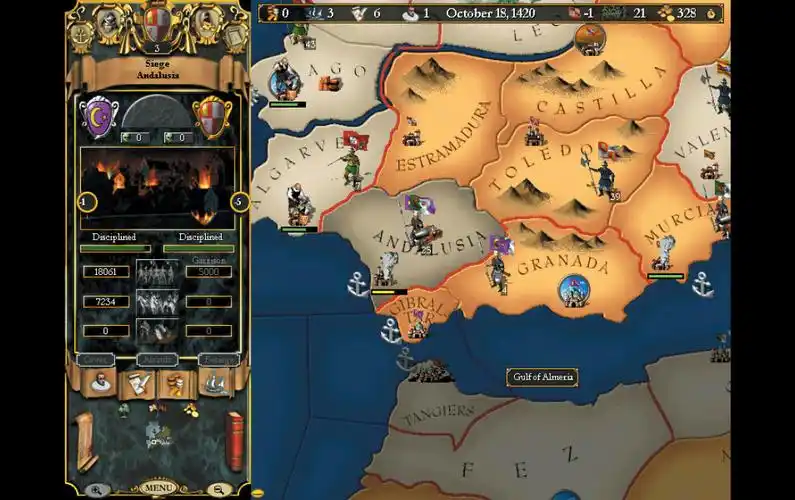The height and width of the screenshot is (500, 795).
Task: Zoom out the map with the minus magnifier
Action: [x=219, y=490]
